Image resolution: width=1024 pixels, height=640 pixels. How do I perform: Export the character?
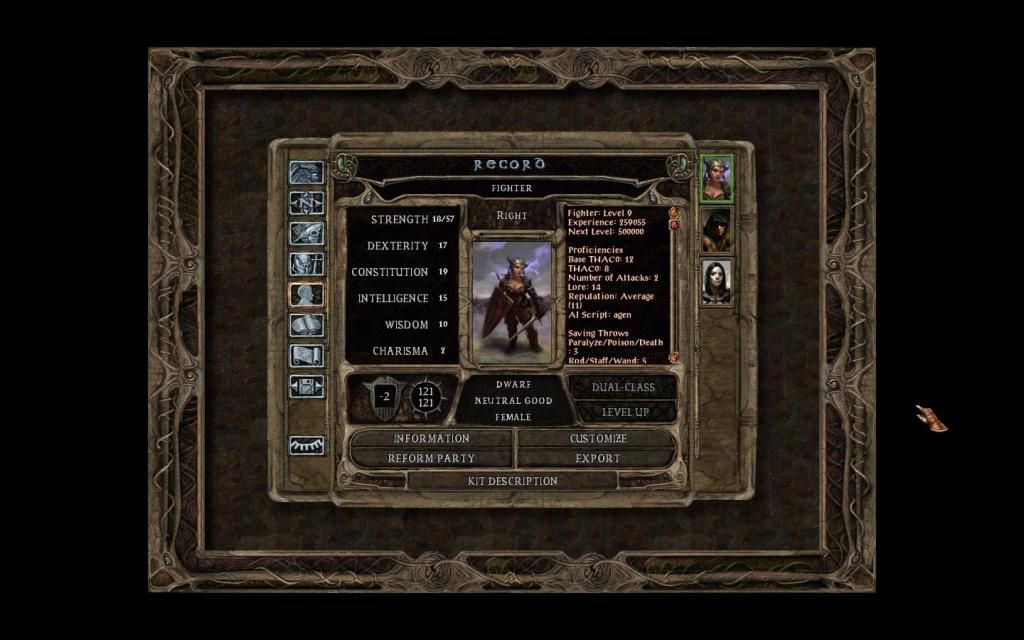[x=598, y=458]
